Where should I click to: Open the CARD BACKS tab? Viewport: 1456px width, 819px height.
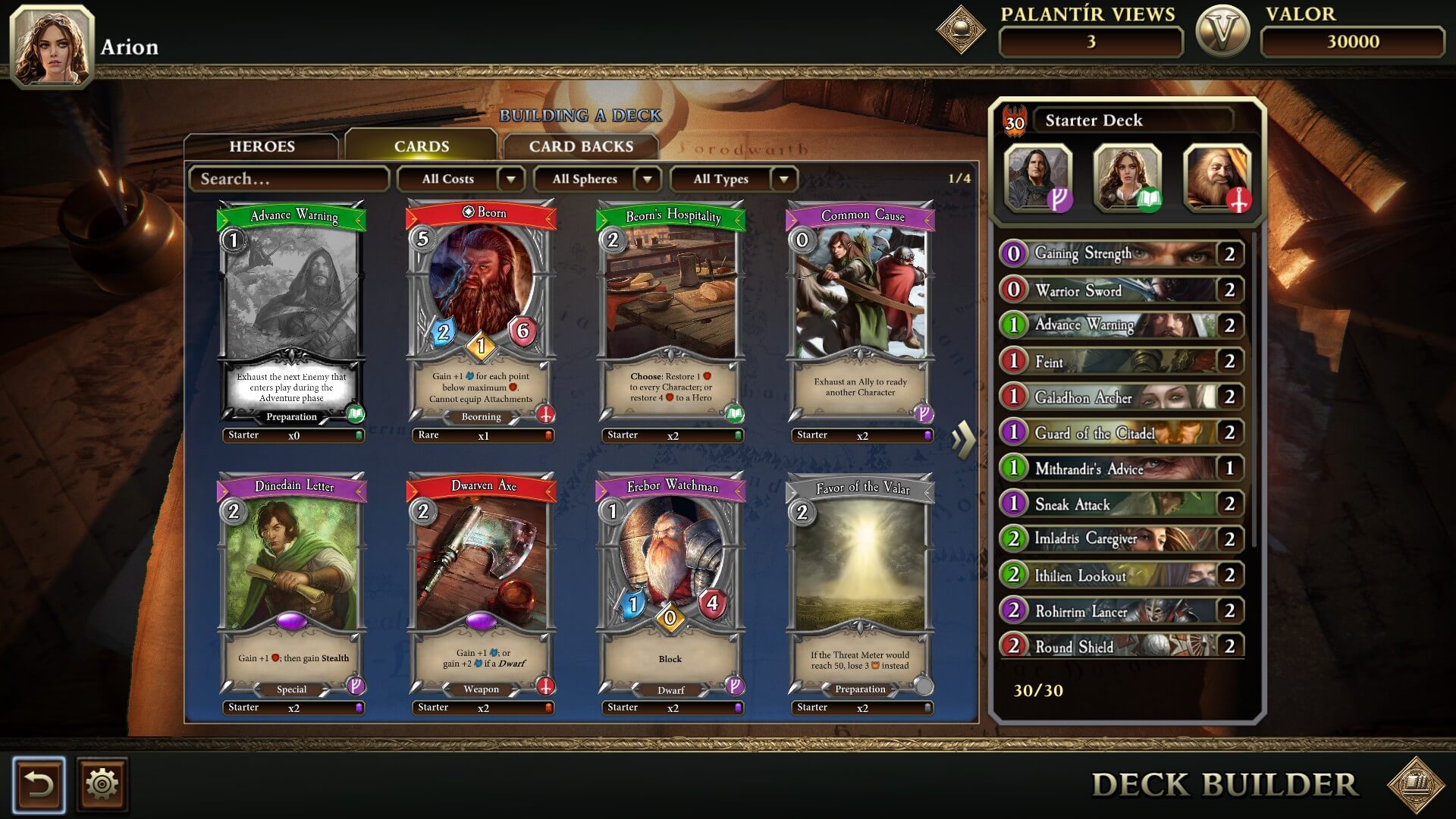[x=579, y=146]
